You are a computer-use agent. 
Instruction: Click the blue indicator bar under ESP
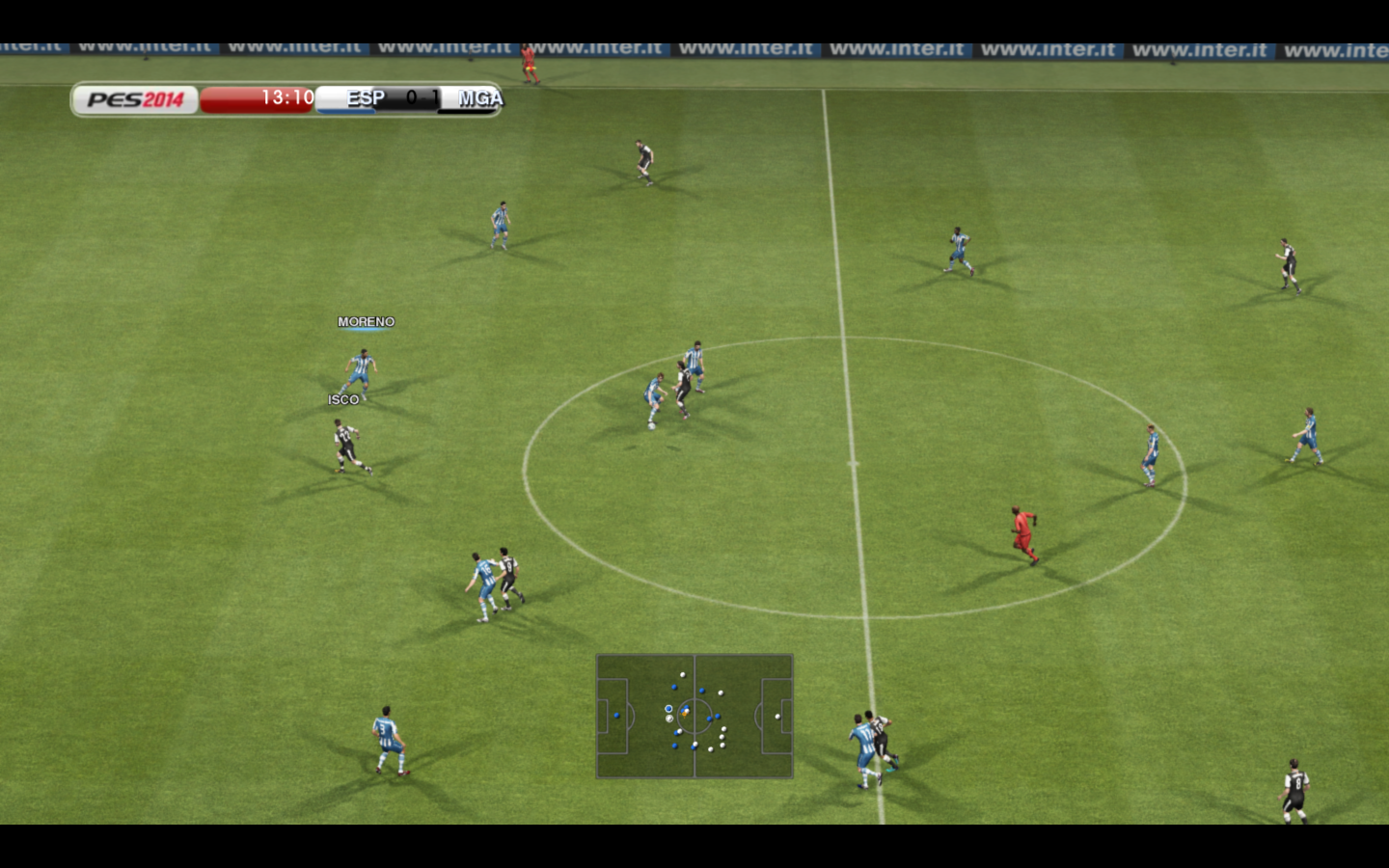click(x=347, y=112)
